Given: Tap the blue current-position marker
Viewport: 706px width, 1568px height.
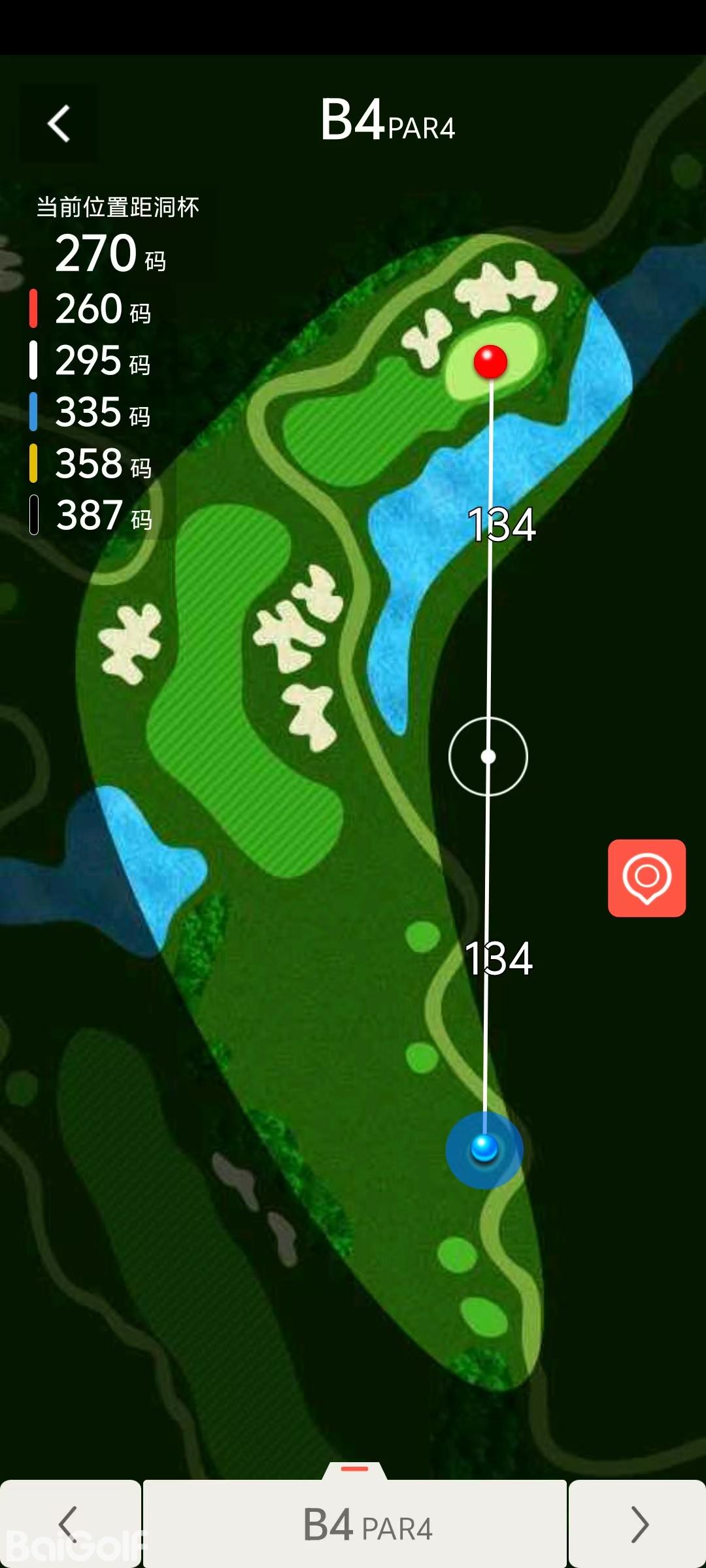Looking at the screenshot, I should 484,1149.
